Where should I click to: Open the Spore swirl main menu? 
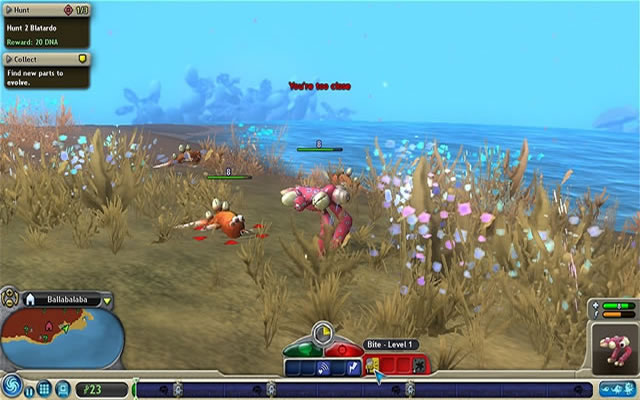pyautogui.click(x=12, y=386)
